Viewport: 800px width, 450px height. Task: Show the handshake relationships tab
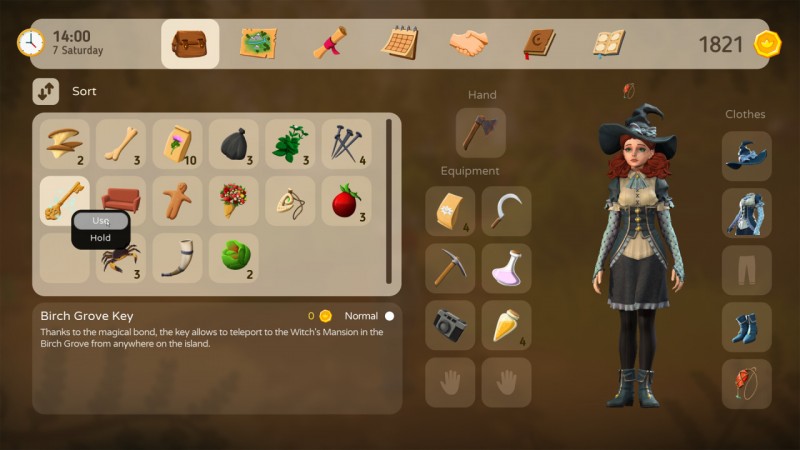(468, 44)
